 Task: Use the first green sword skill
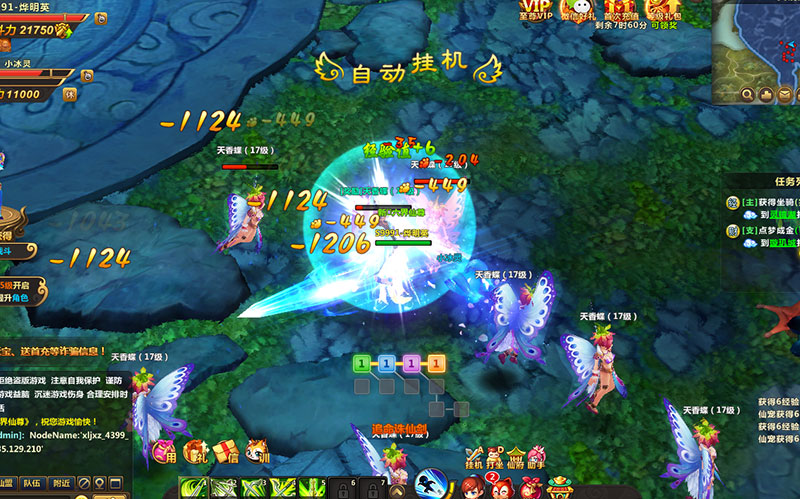(x=195, y=489)
